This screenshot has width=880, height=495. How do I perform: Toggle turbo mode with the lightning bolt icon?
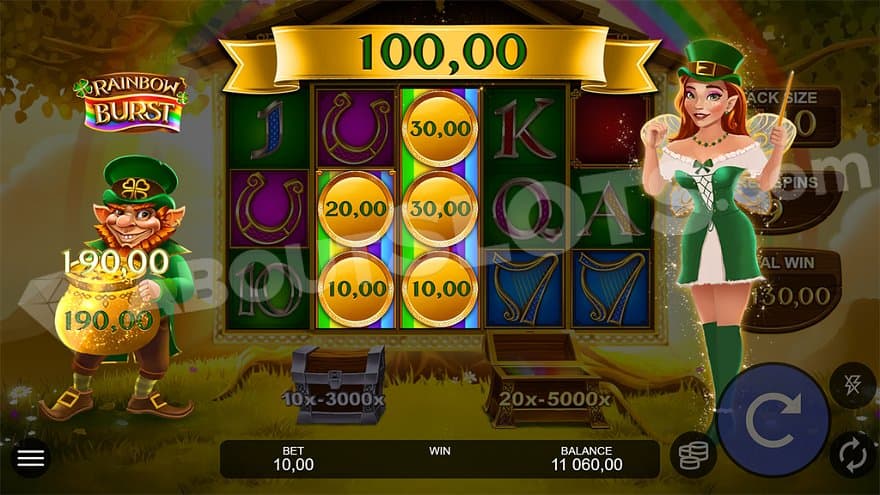click(x=852, y=384)
